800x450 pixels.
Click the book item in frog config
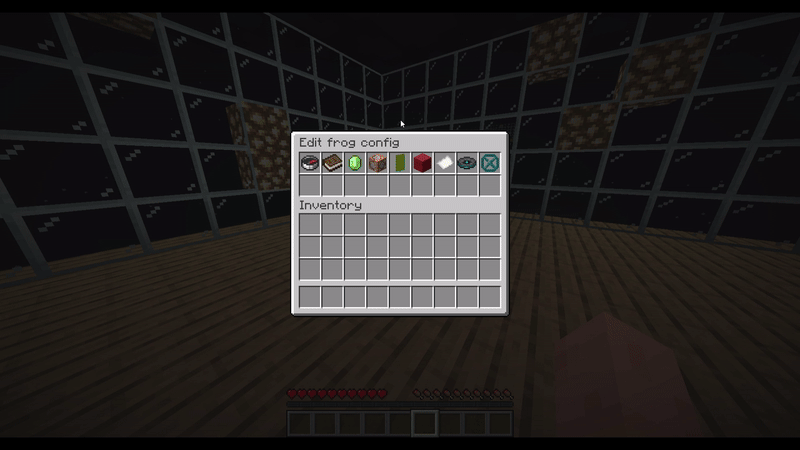click(332, 162)
